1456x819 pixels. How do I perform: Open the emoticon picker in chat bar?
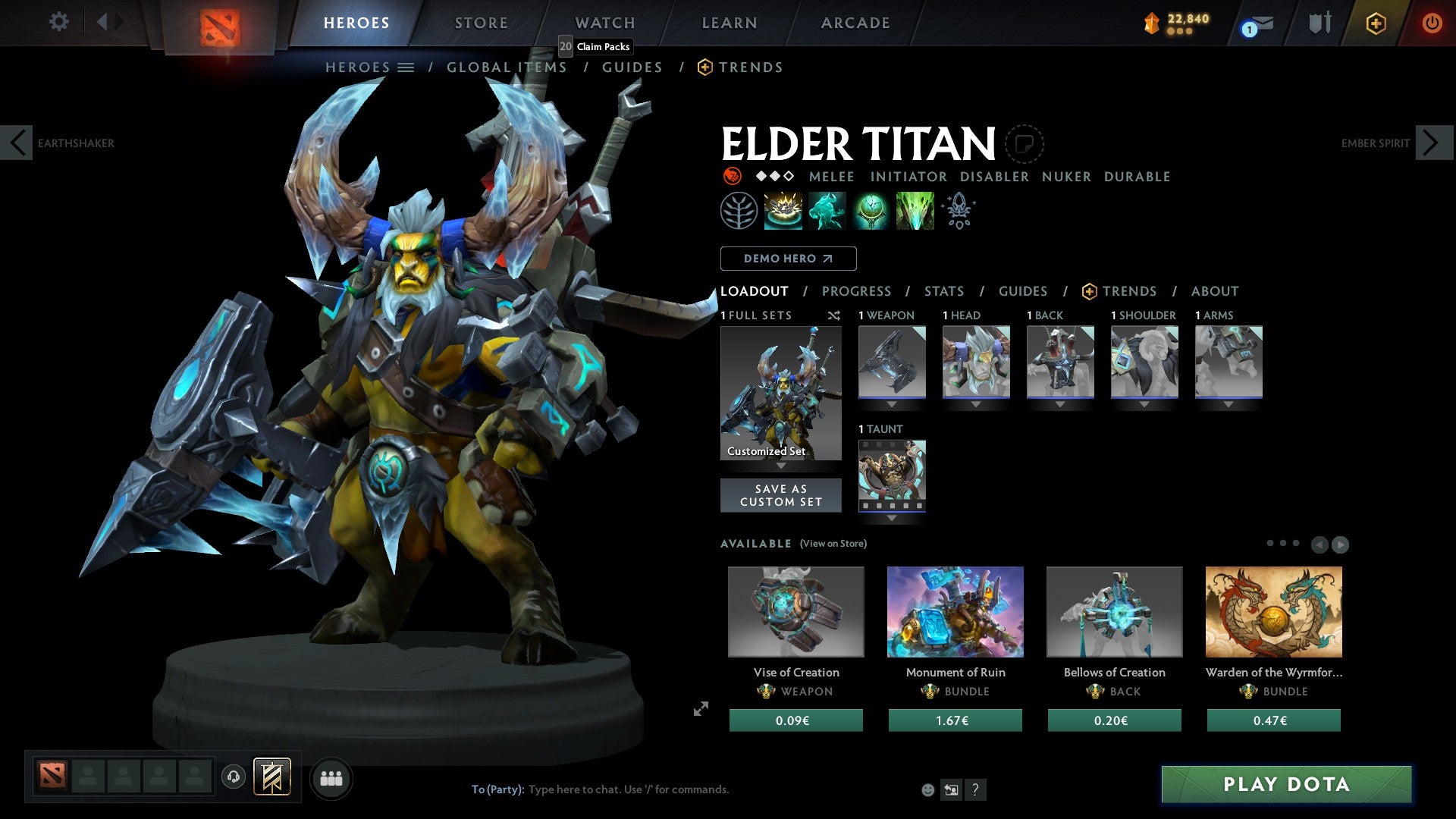coord(927,789)
